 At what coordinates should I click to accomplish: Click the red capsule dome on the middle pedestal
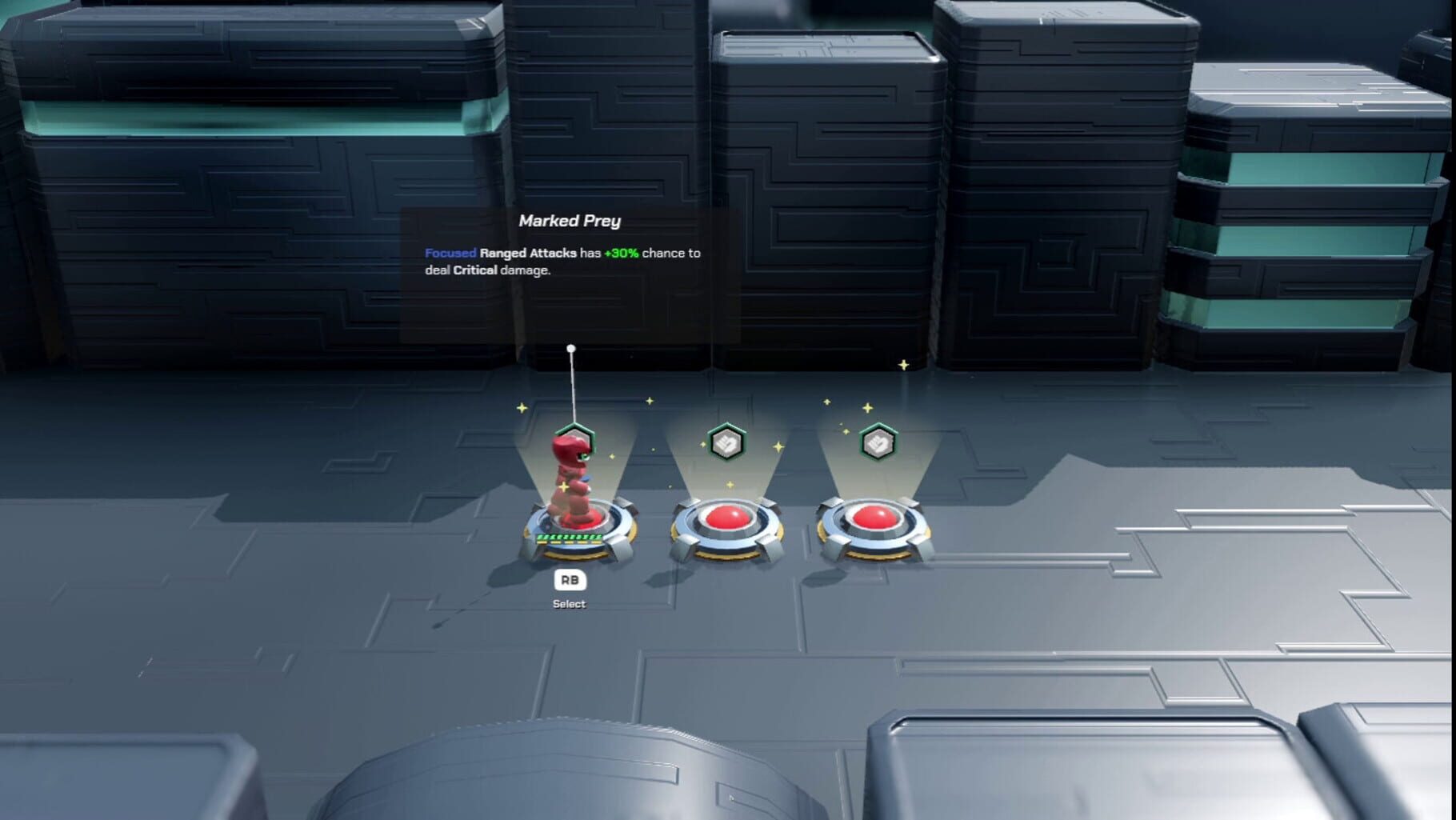coord(728,520)
